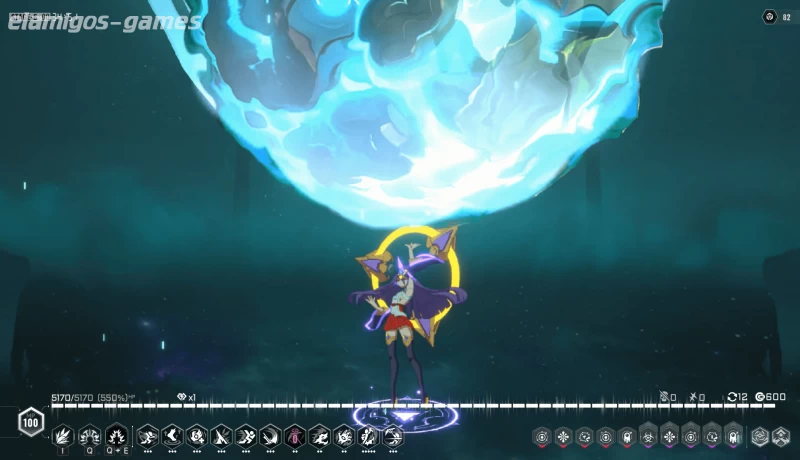Click the hexagon currency icon showing 82
This screenshot has height=460, width=800.
pyautogui.click(x=769, y=16)
